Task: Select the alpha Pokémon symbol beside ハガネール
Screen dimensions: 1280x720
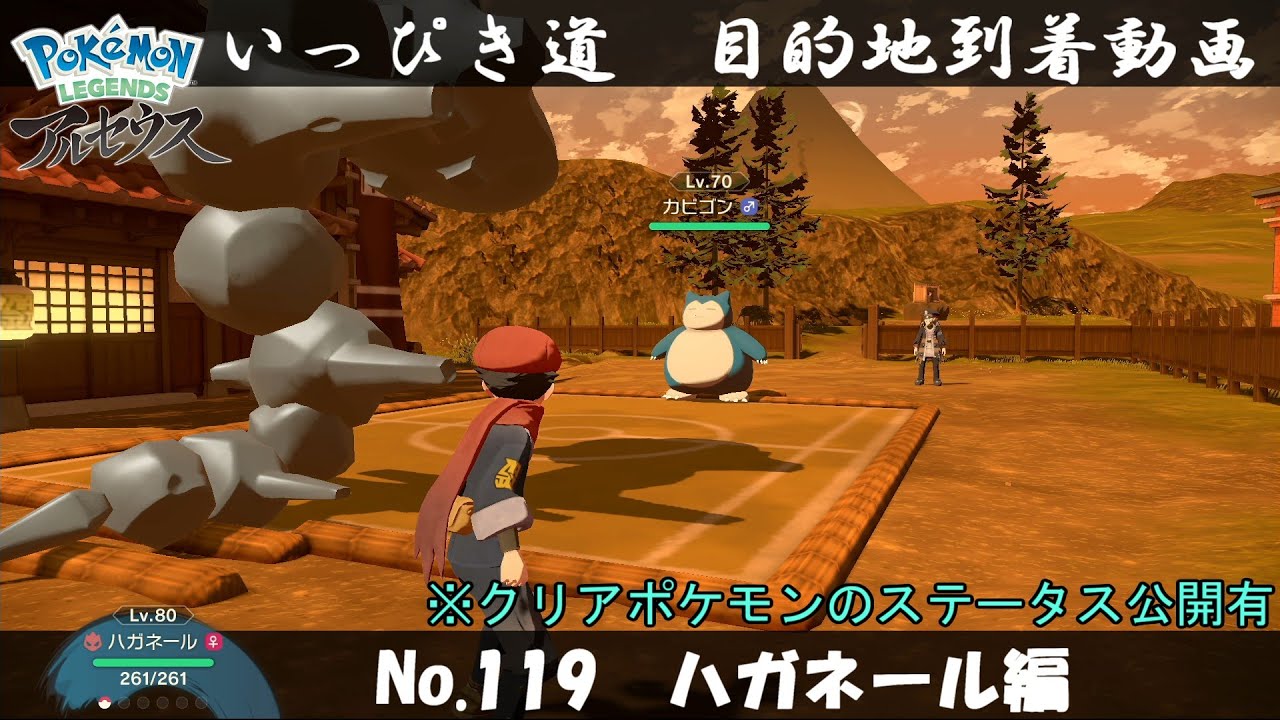Action: pyautogui.click(x=93, y=642)
